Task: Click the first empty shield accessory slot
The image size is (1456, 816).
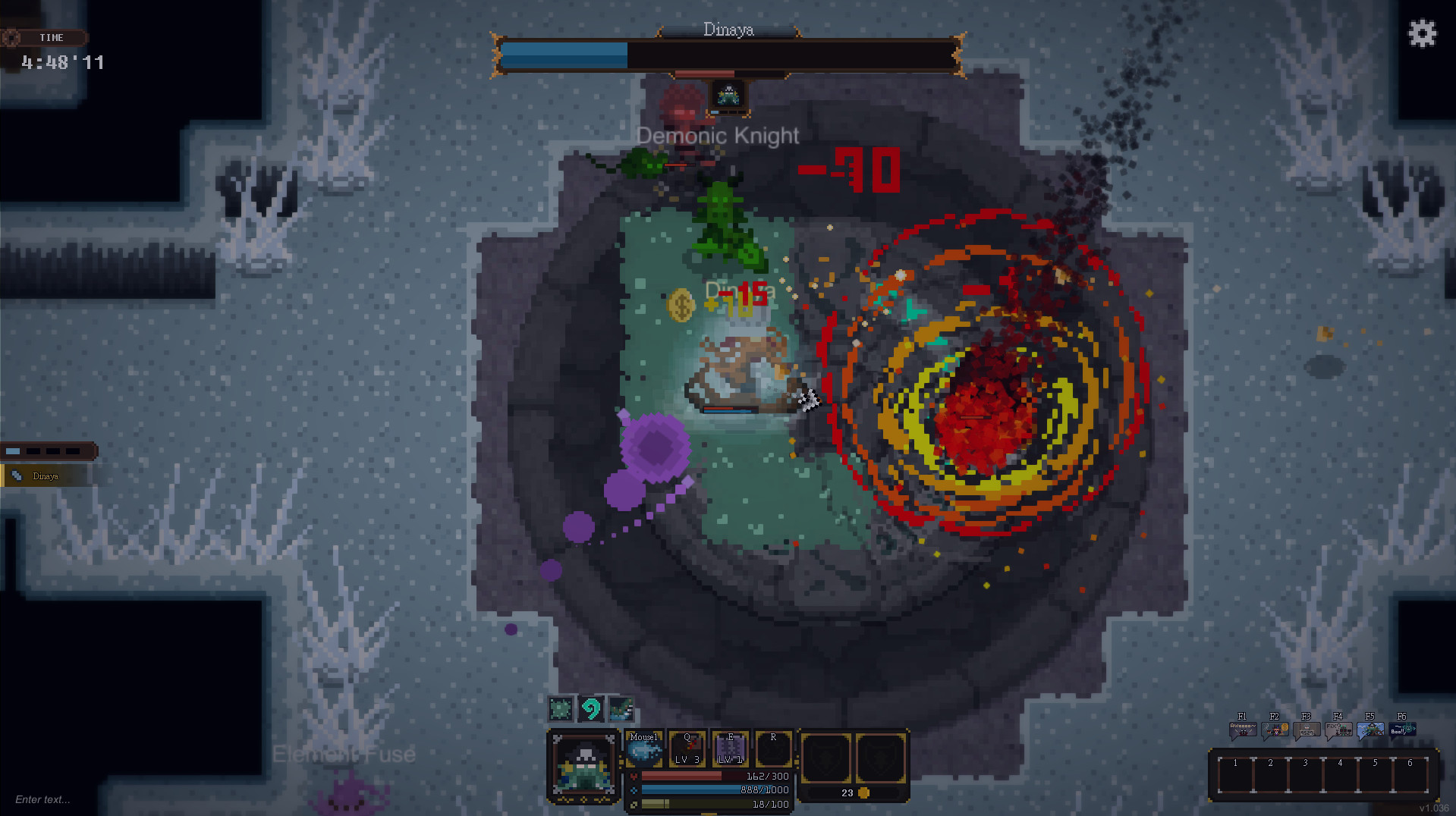Action: (827, 758)
